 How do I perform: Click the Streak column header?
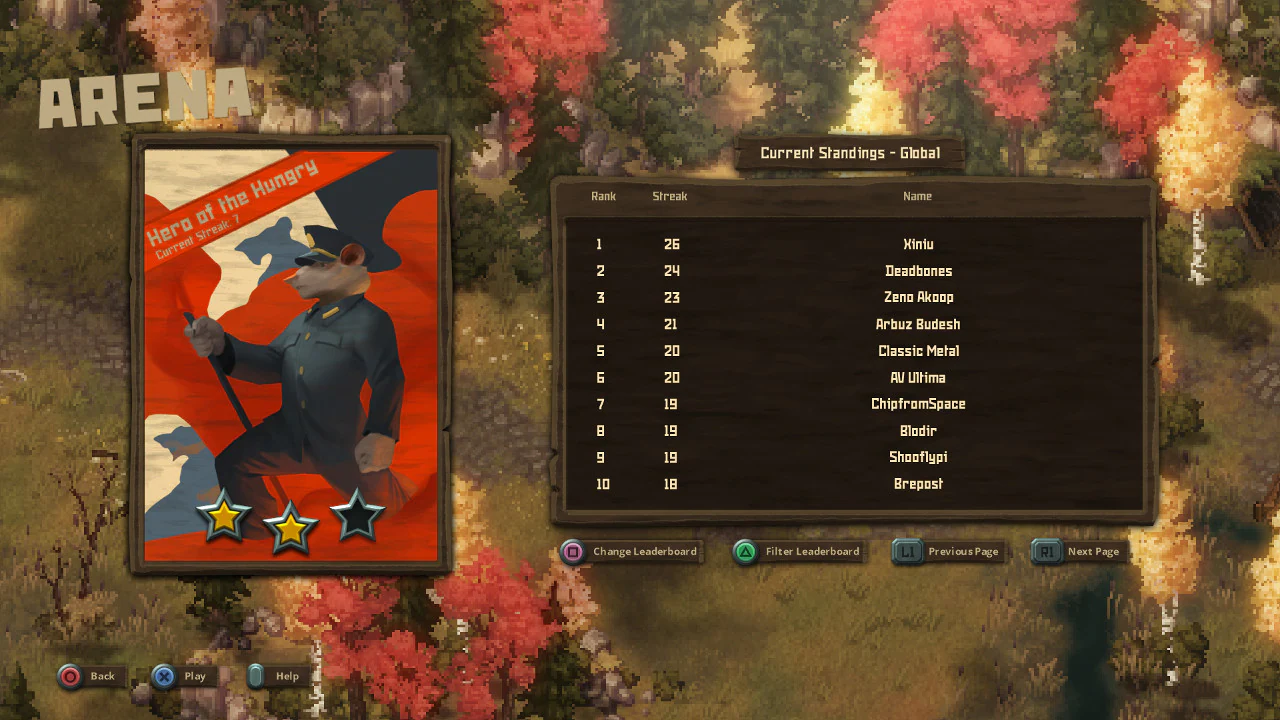[x=669, y=196]
